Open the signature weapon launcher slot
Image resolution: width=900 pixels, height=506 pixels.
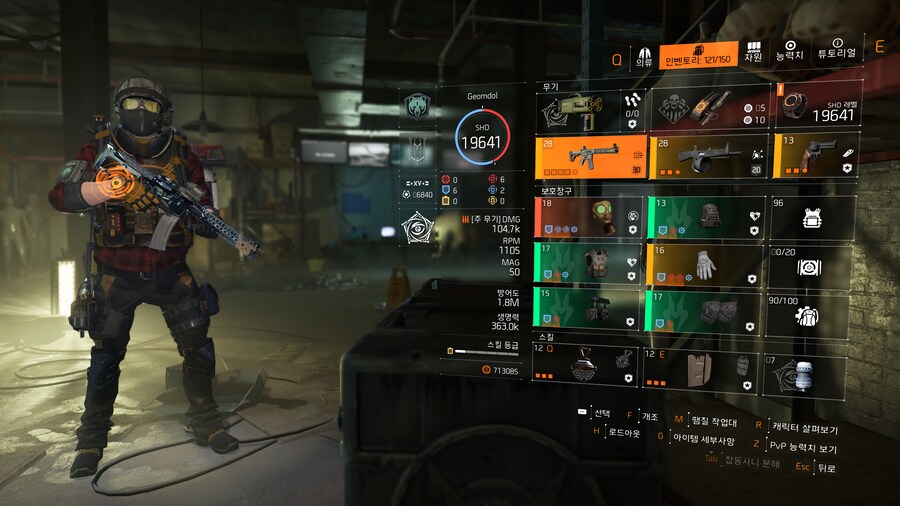click(x=591, y=107)
